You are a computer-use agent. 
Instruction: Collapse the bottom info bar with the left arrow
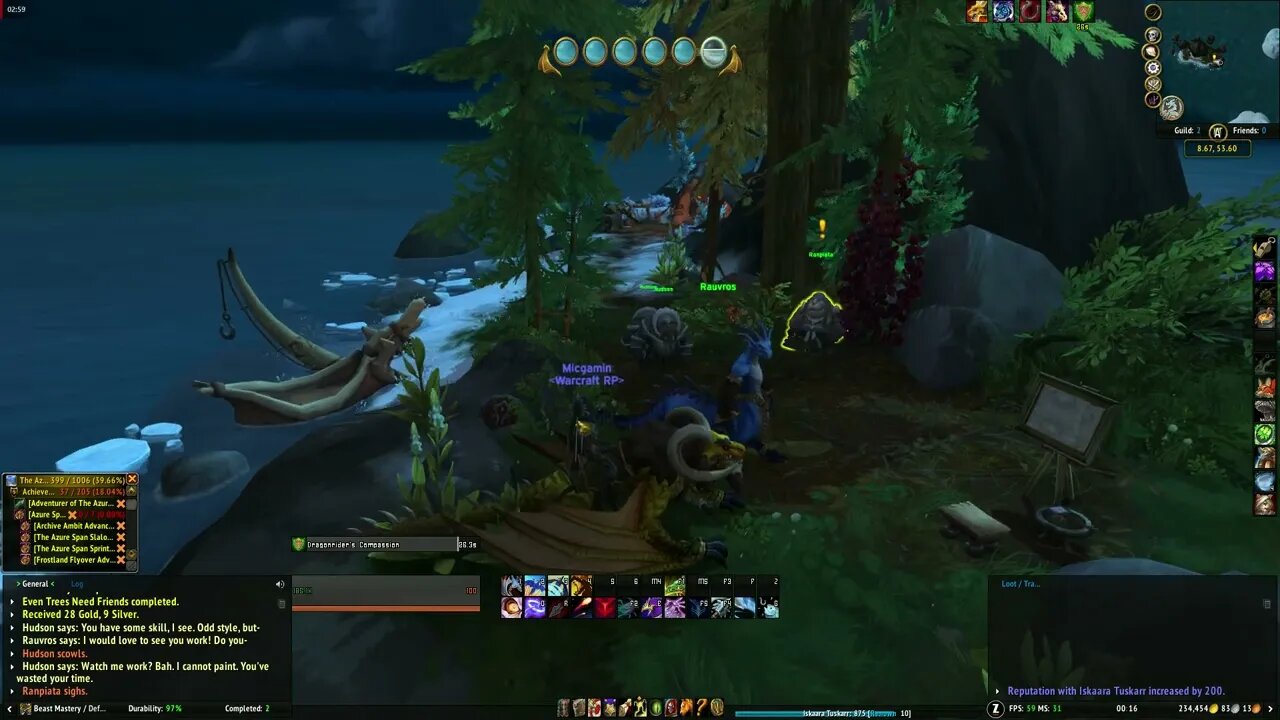9,709
